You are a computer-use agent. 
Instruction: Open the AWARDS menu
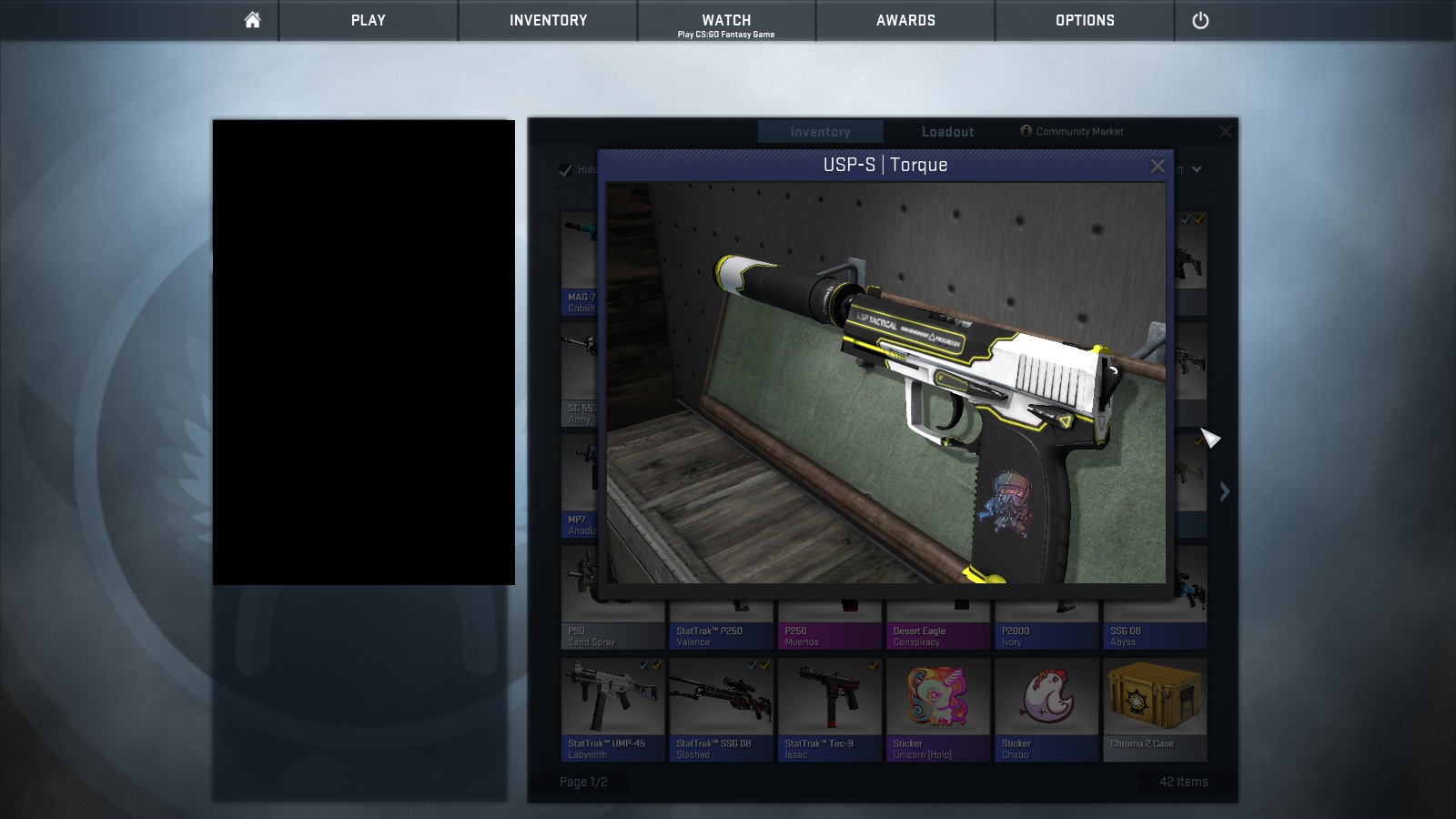[905, 20]
